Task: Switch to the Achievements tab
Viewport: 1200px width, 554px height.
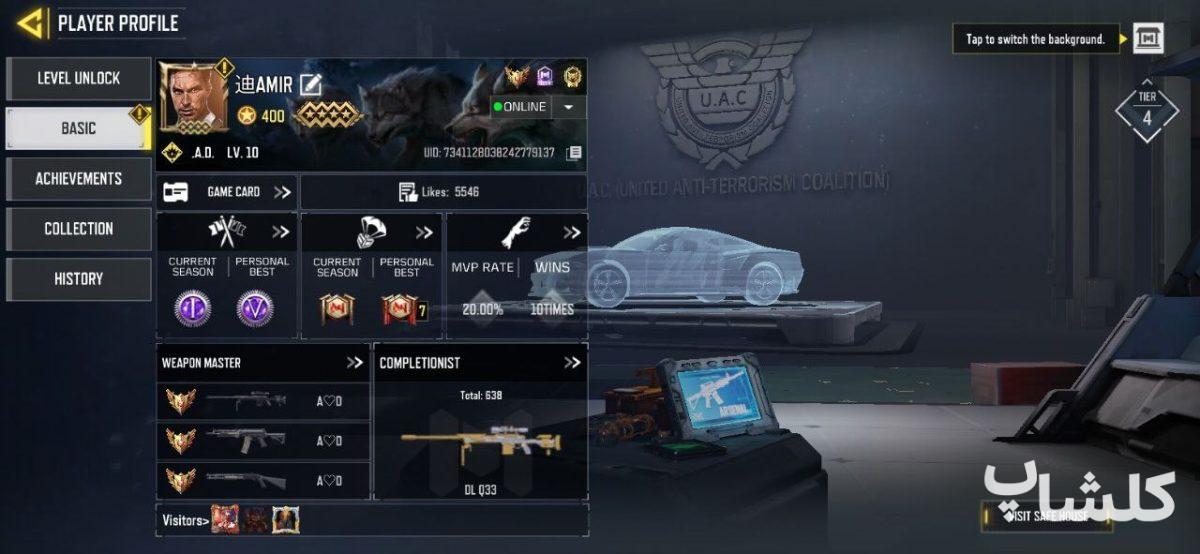Action: coord(79,179)
